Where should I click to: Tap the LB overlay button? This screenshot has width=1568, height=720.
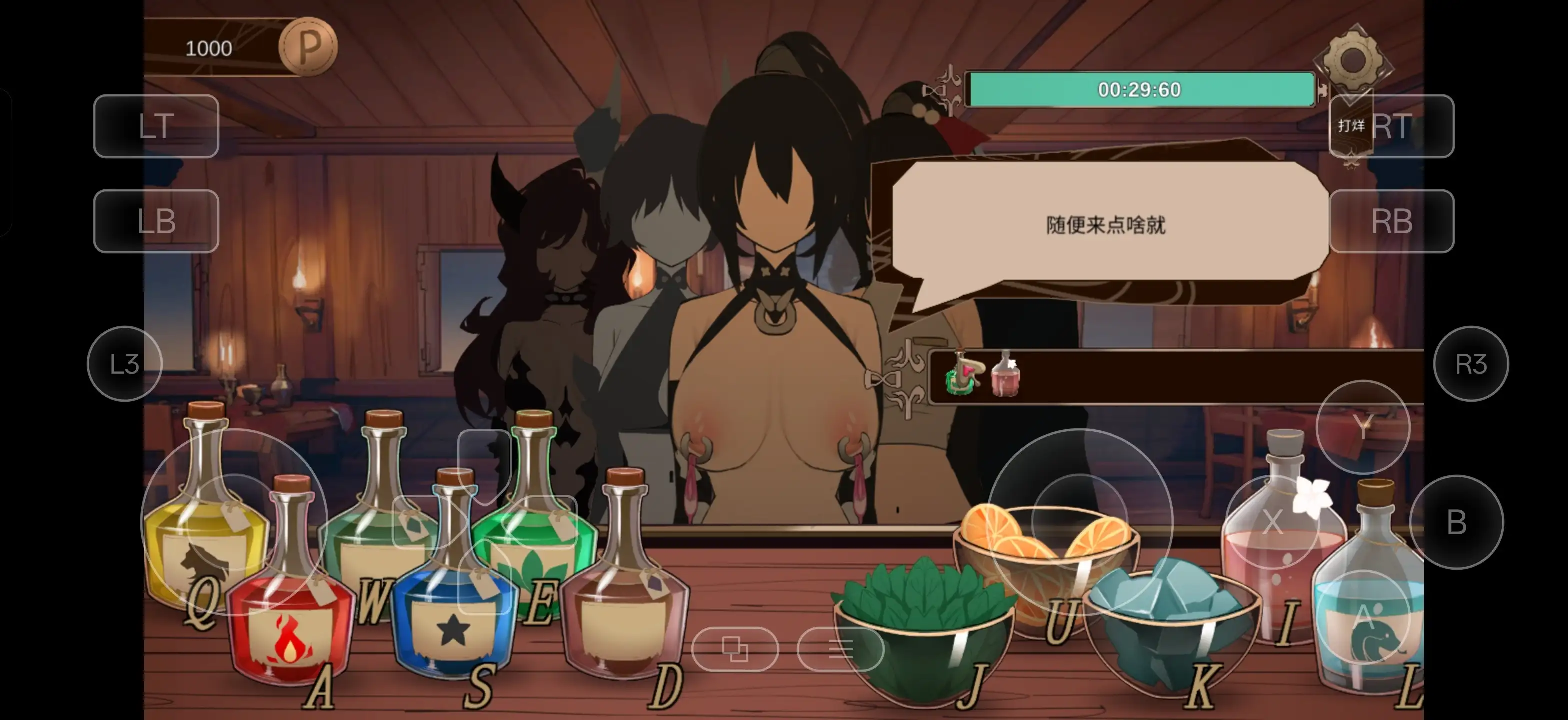click(x=156, y=221)
